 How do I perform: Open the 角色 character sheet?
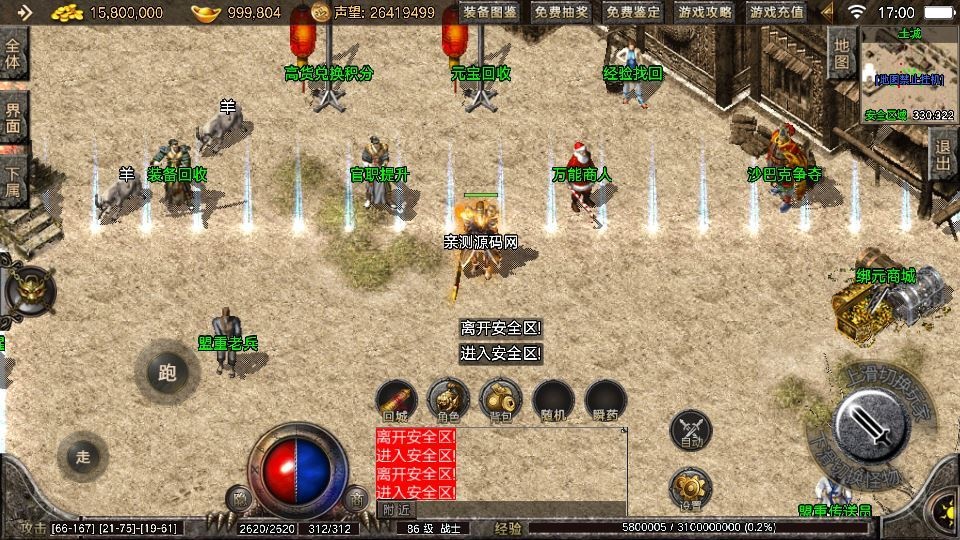coord(449,398)
